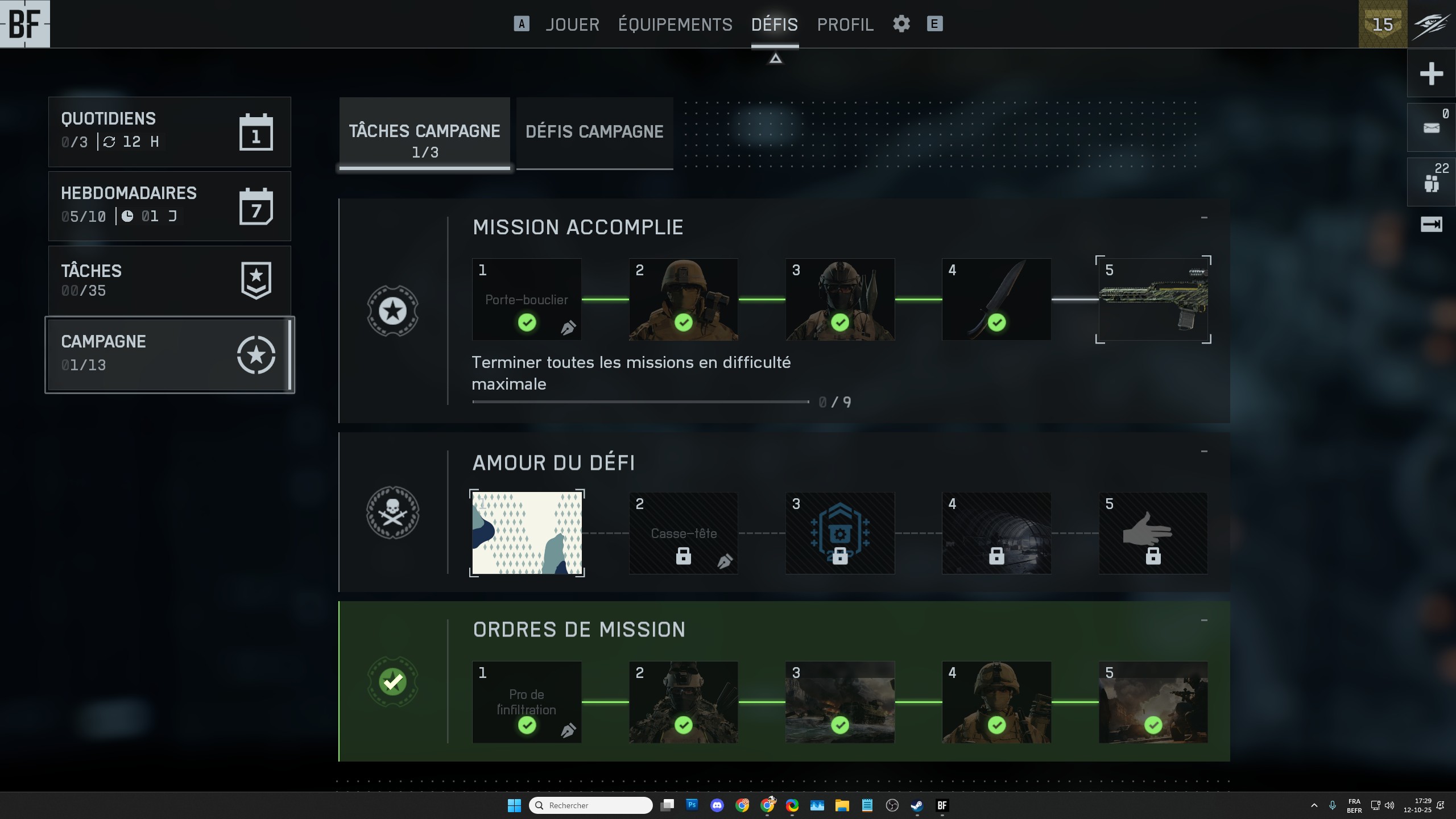The image size is (1456, 819).
Task: Open Discord from the Windows taskbar
Action: tap(717, 805)
